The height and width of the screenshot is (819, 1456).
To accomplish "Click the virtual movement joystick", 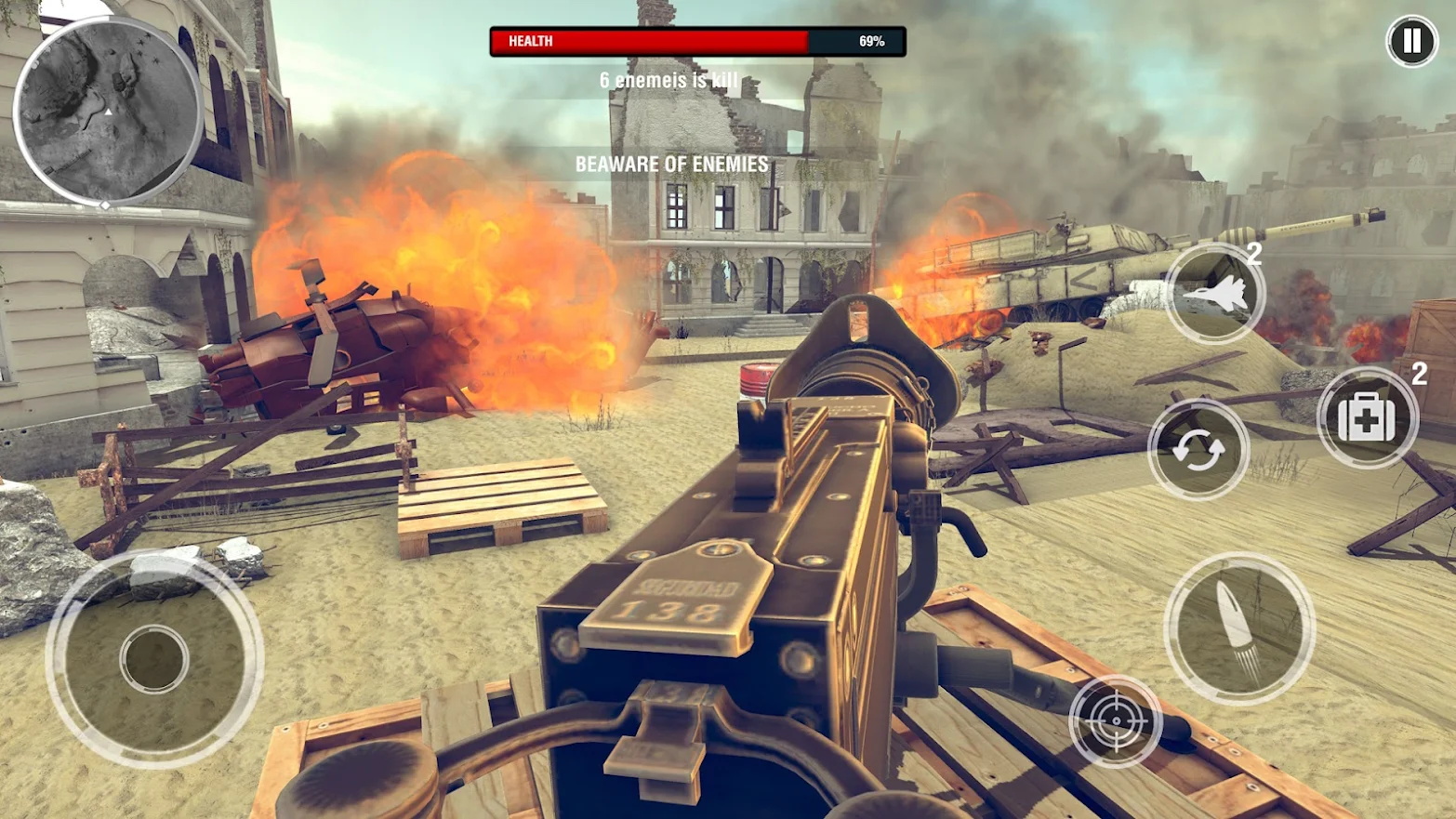I will tap(154, 659).
